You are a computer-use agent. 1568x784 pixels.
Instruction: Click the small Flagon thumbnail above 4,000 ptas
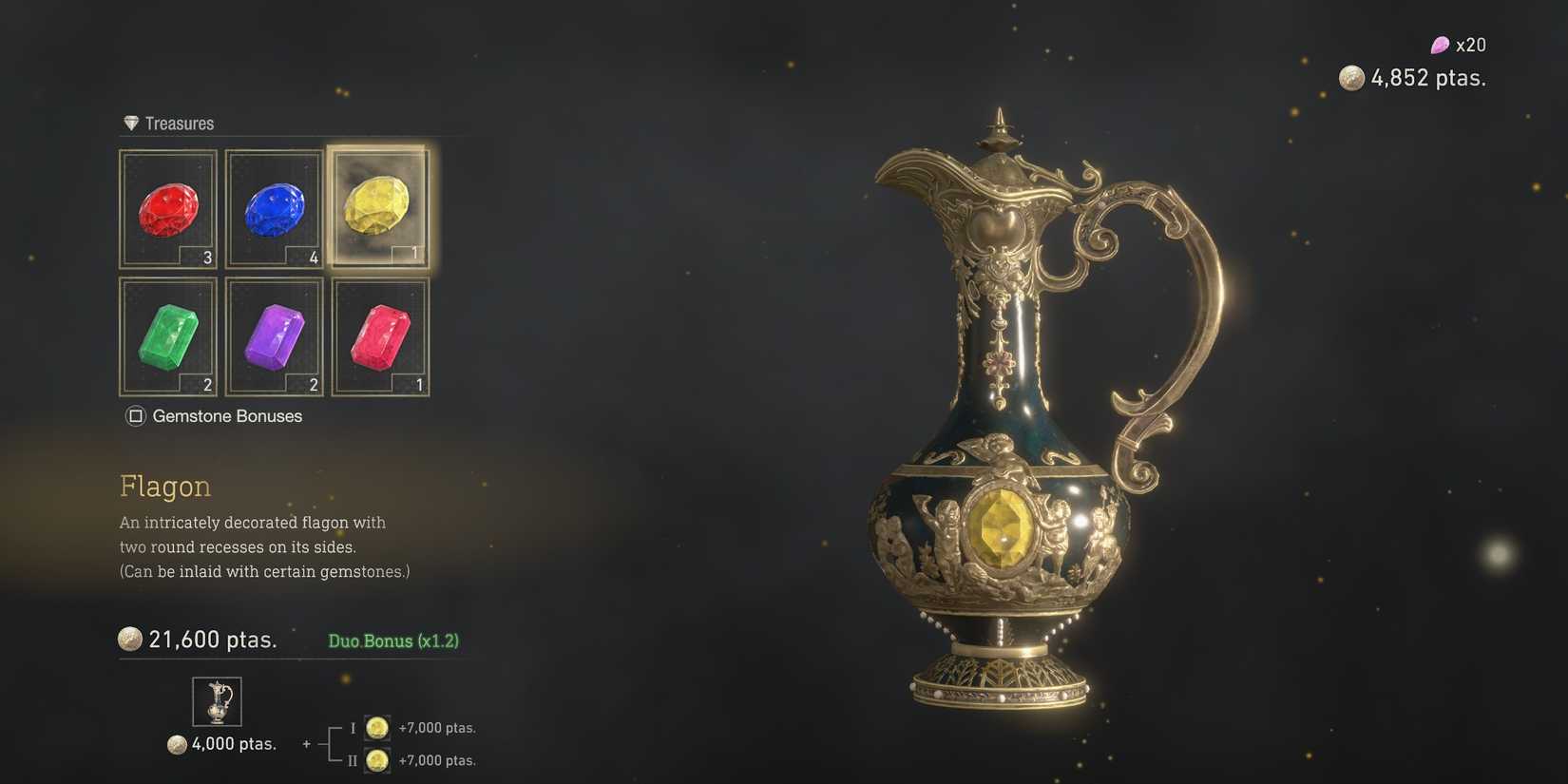coord(217,700)
